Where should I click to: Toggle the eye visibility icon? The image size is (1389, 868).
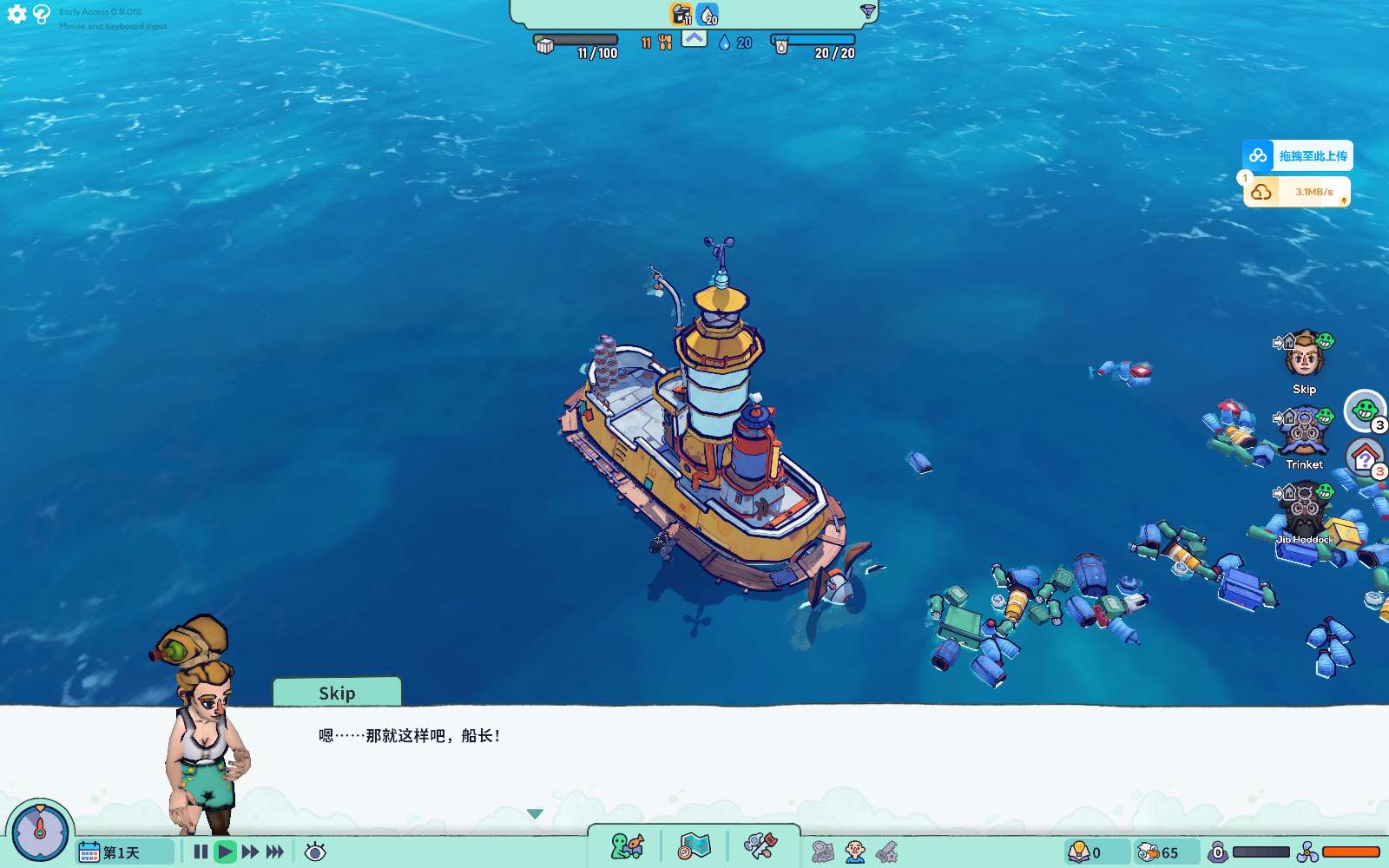(x=315, y=852)
